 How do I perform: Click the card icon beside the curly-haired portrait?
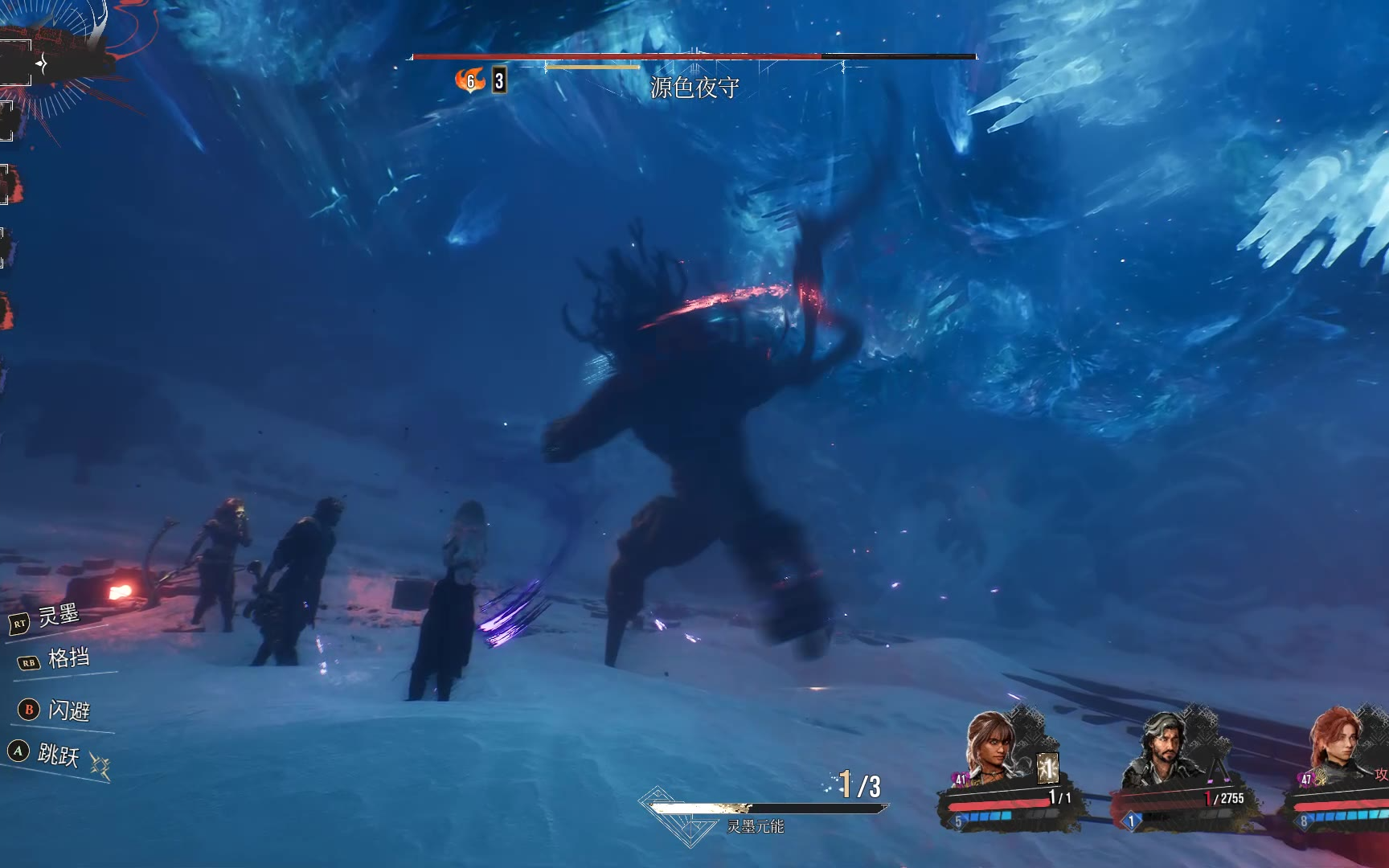1047,768
